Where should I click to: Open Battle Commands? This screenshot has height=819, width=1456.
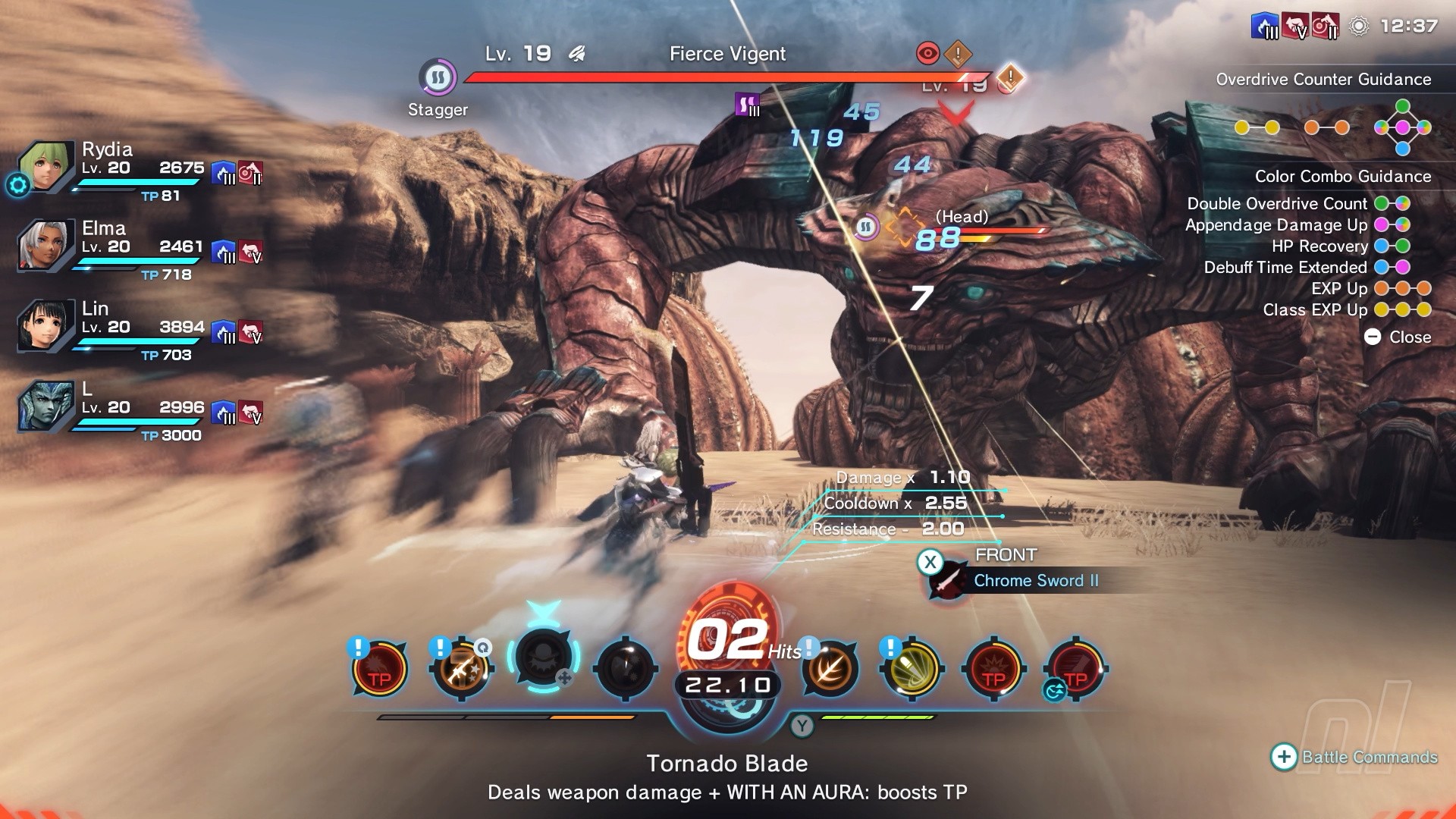1354,757
